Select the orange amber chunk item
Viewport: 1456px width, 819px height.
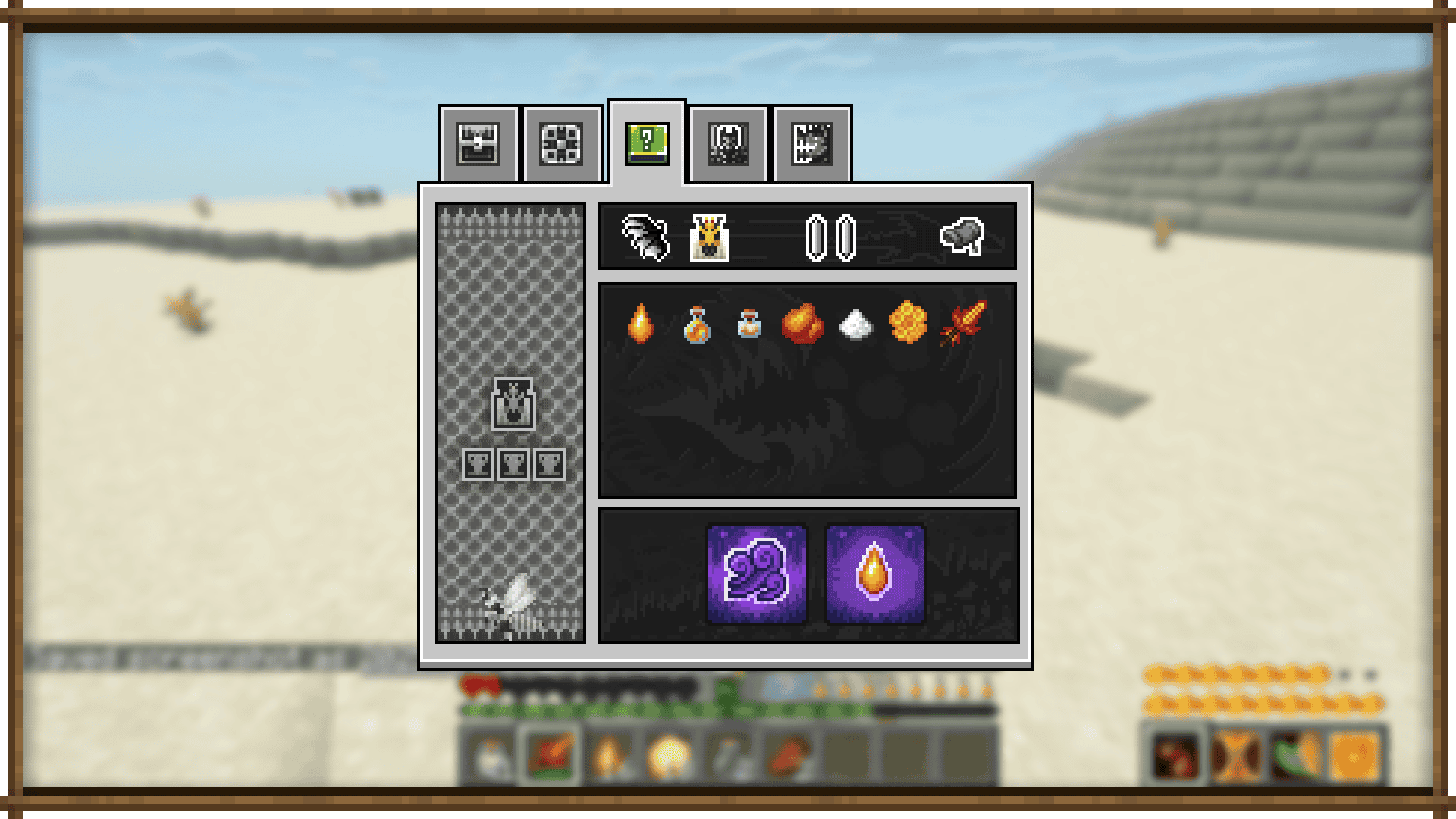(x=802, y=324)
